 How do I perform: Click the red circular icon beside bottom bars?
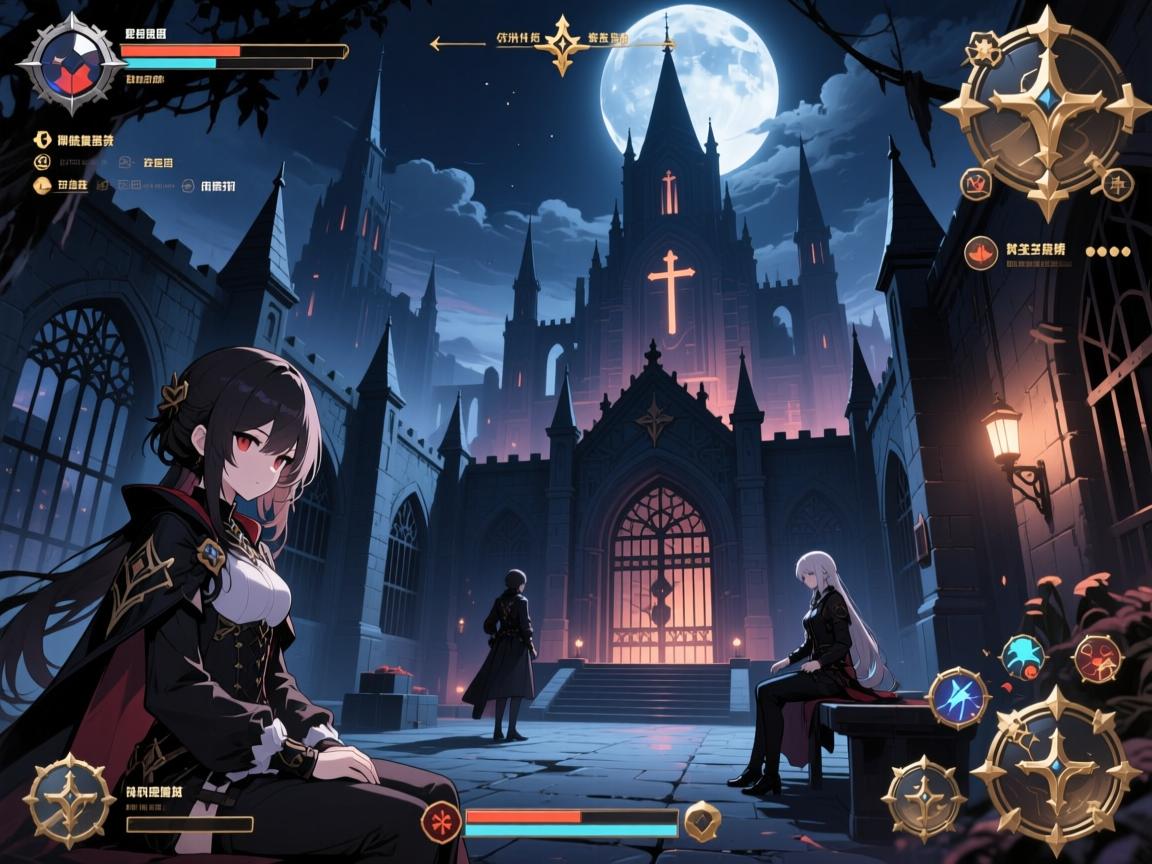[440, 822]
